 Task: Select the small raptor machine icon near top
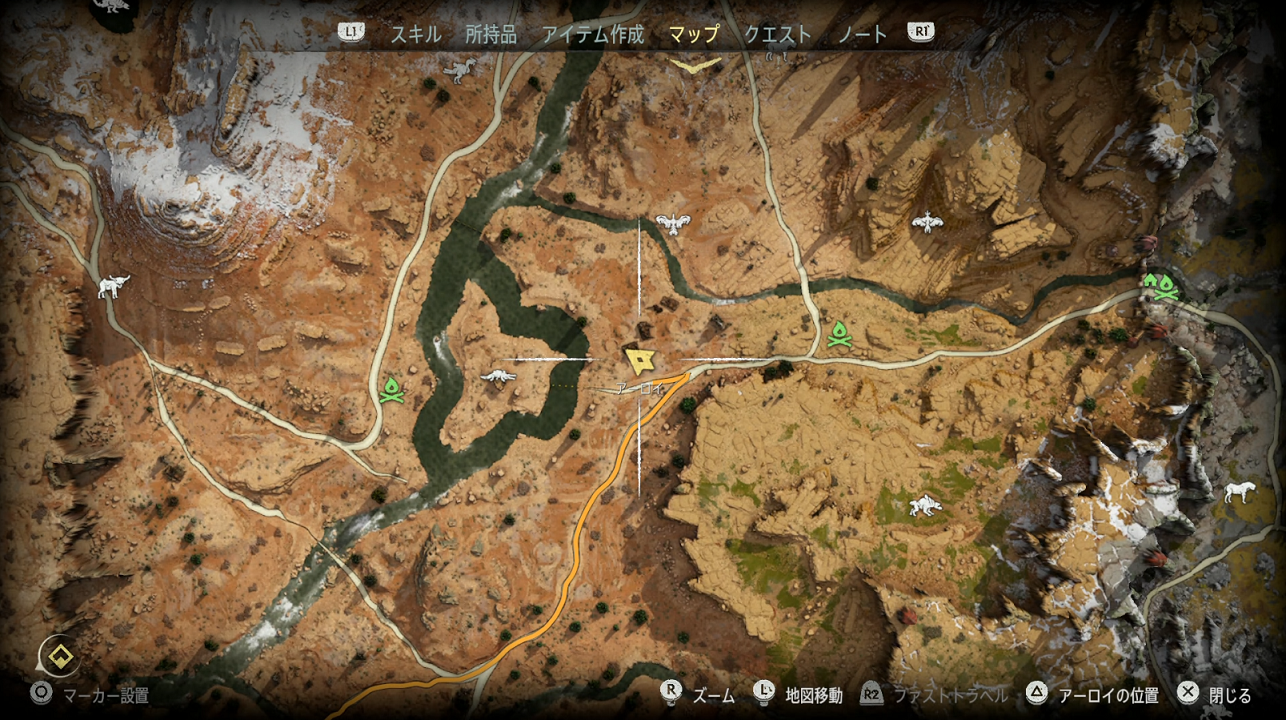[460, 70]
